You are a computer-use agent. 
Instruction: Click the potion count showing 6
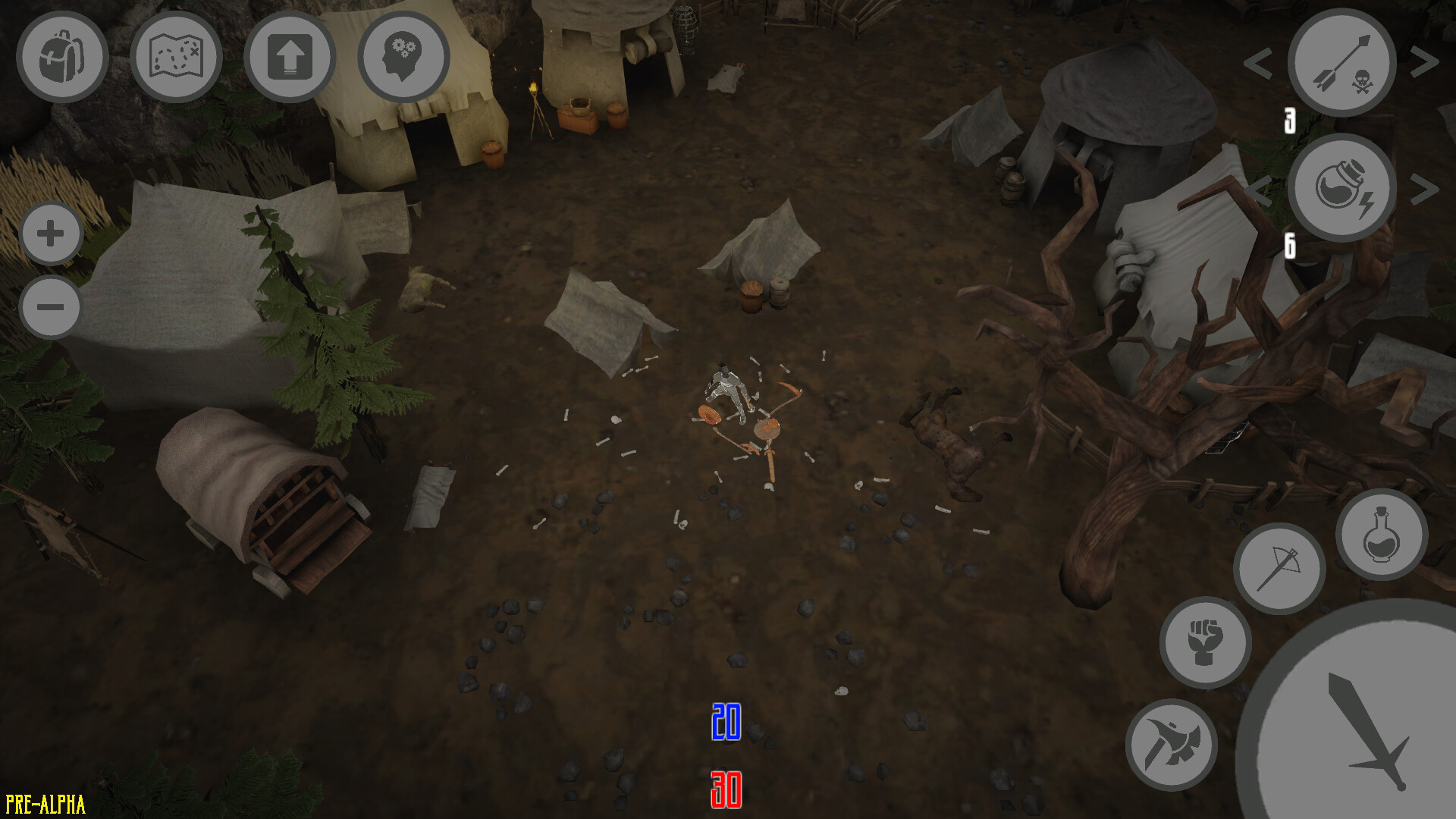1291,245
